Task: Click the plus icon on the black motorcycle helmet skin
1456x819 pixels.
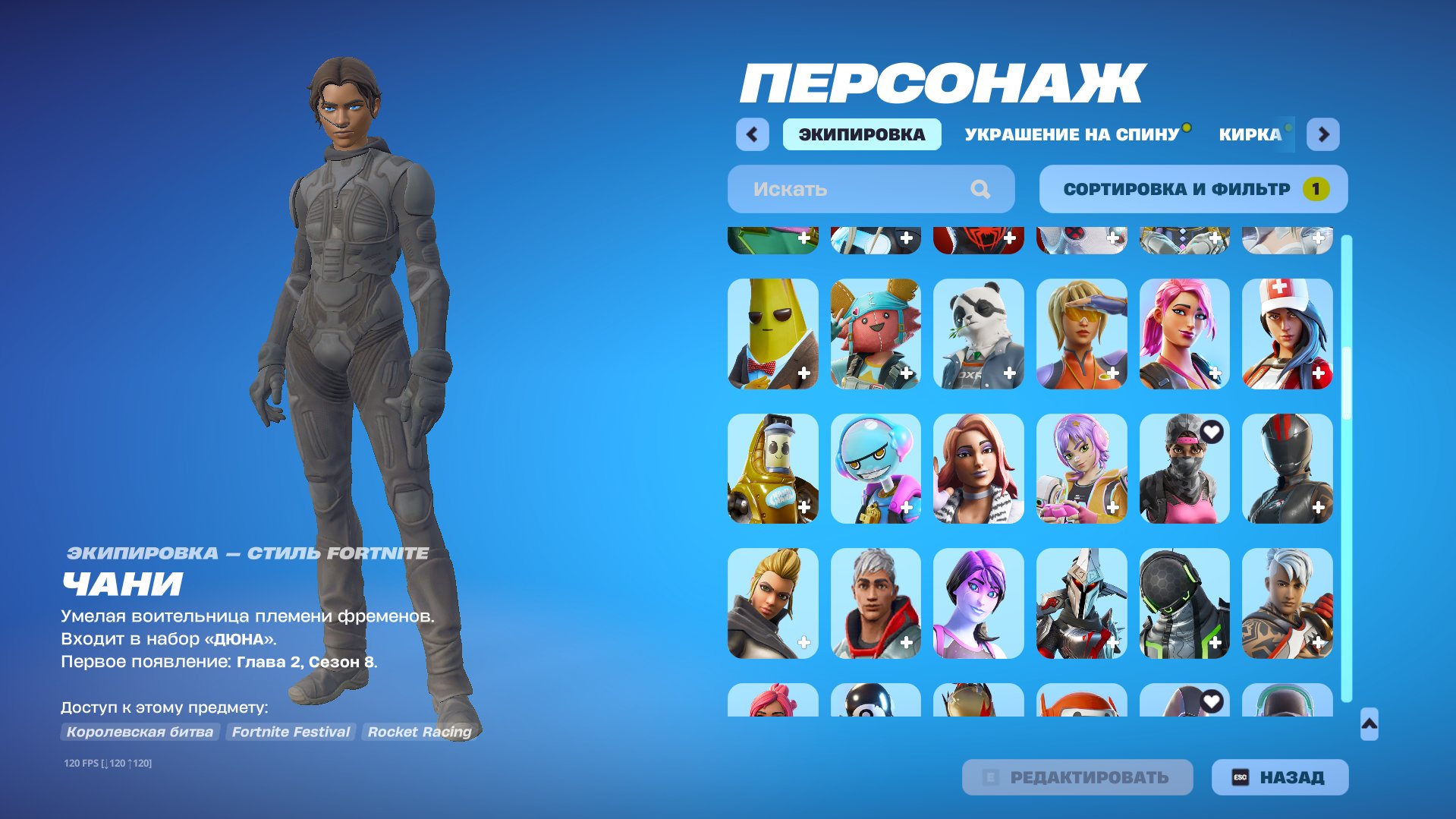Action: (x=1319, y=508)
